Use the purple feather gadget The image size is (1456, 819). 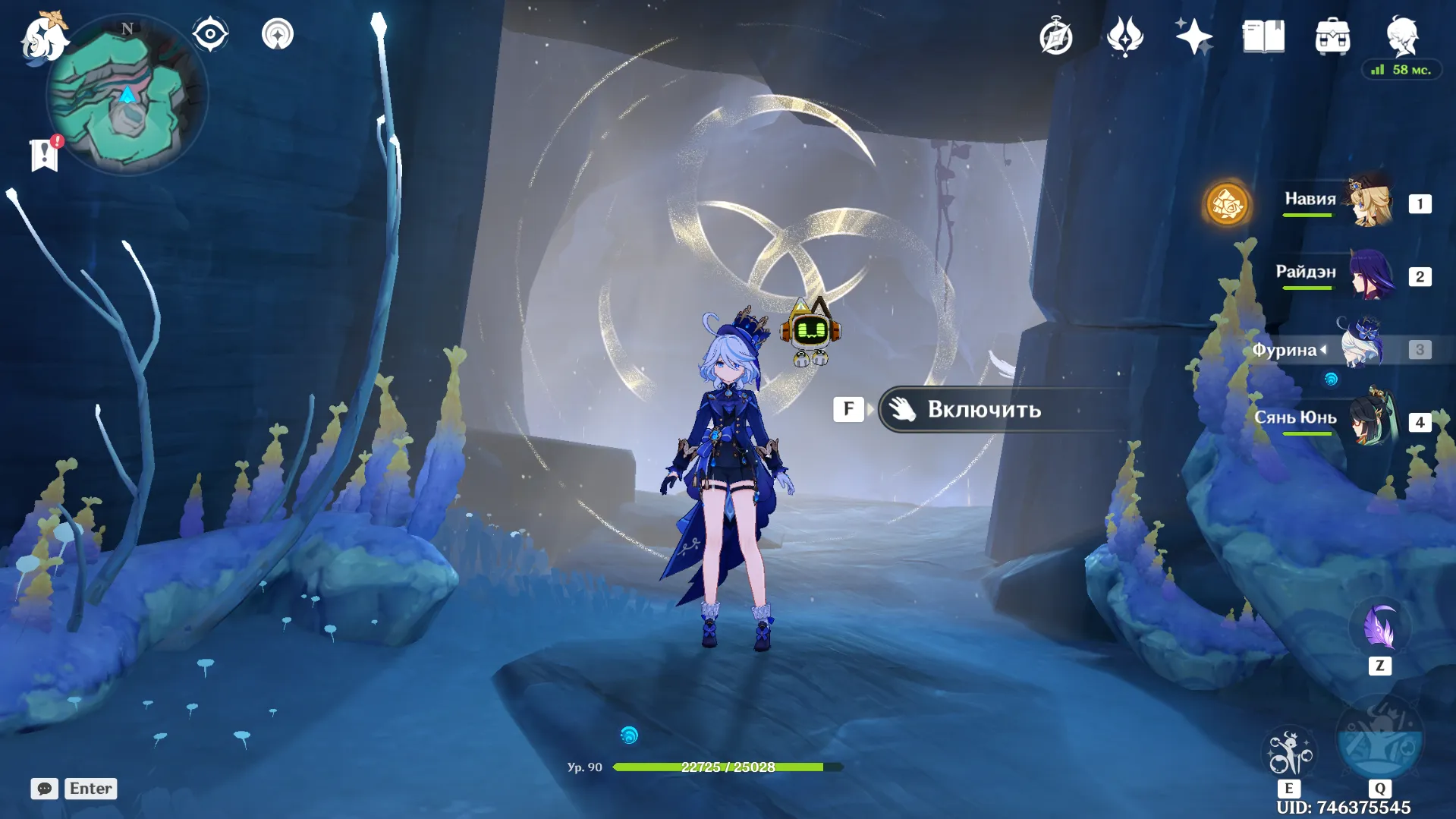(x=1379, y=628)
